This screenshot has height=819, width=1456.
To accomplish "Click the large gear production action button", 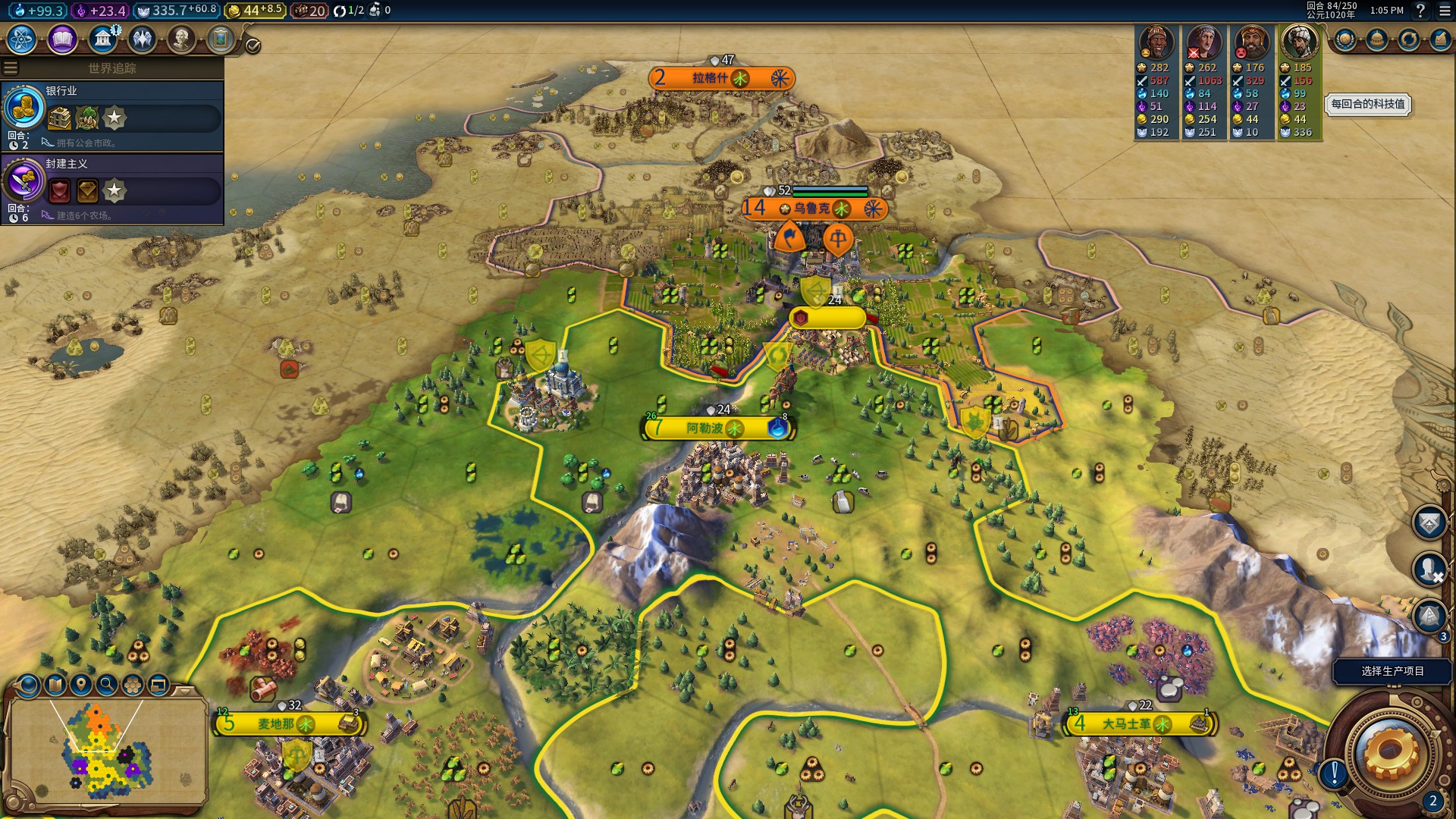I will tap(1389, 751).
